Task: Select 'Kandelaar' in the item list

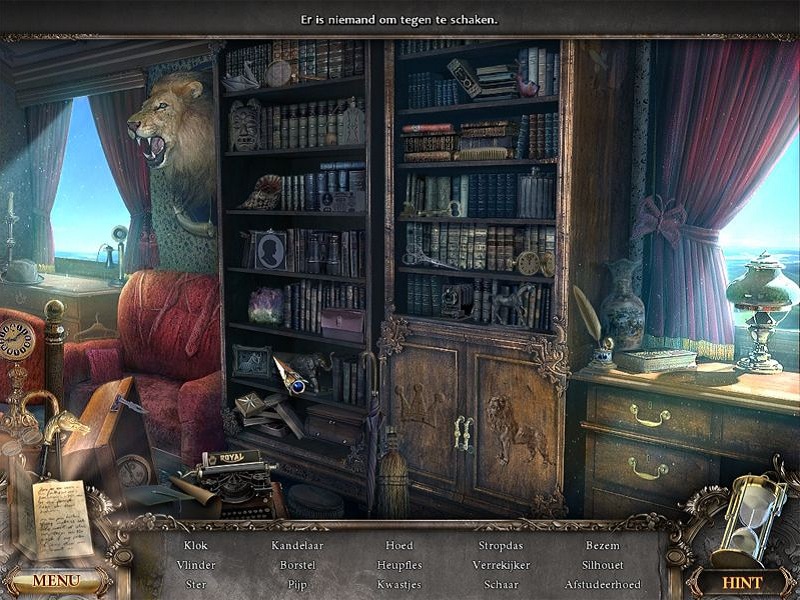Action: tap(297, 546)
